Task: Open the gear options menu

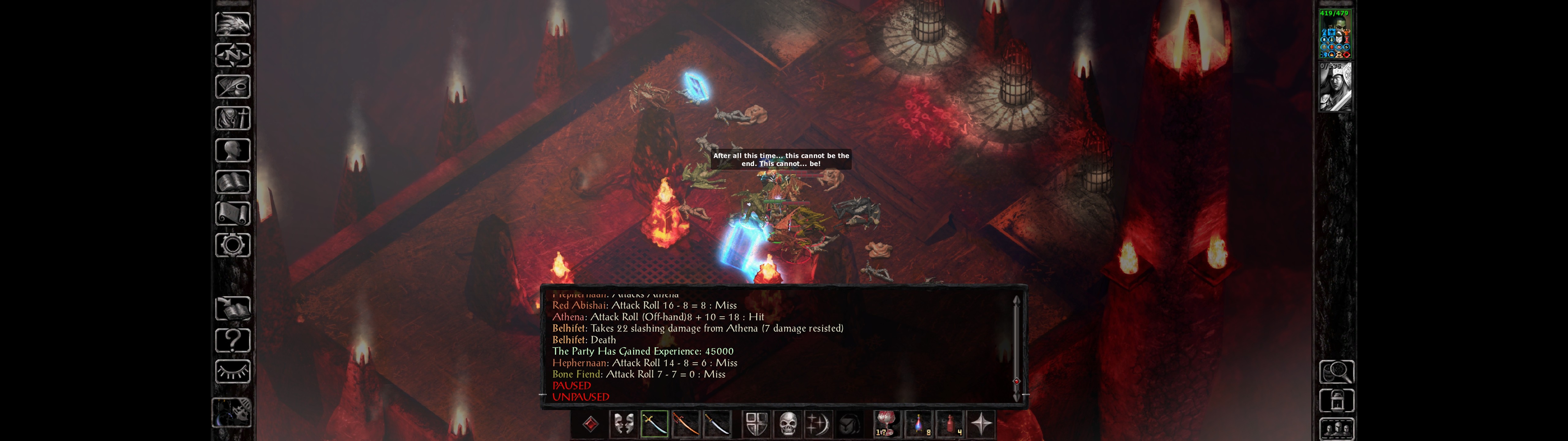Action: [x=232, y=245]
